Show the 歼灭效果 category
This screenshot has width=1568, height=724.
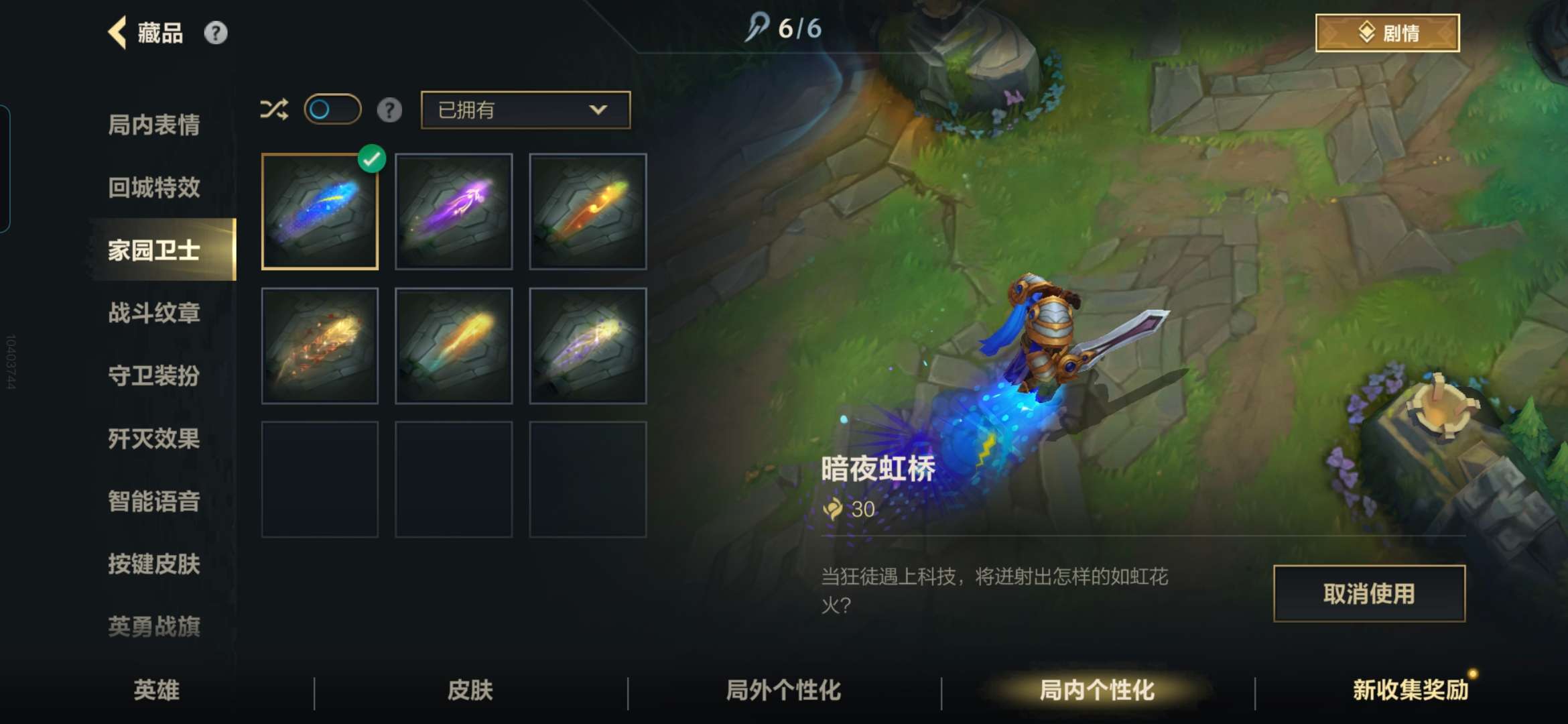[x=154, y=438]
